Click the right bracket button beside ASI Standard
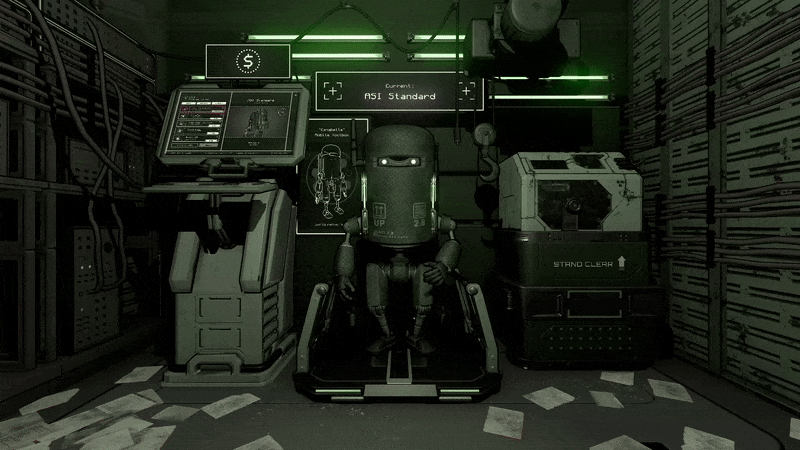The height and width of the screenshot is (450, 800). tap(466, 91)
